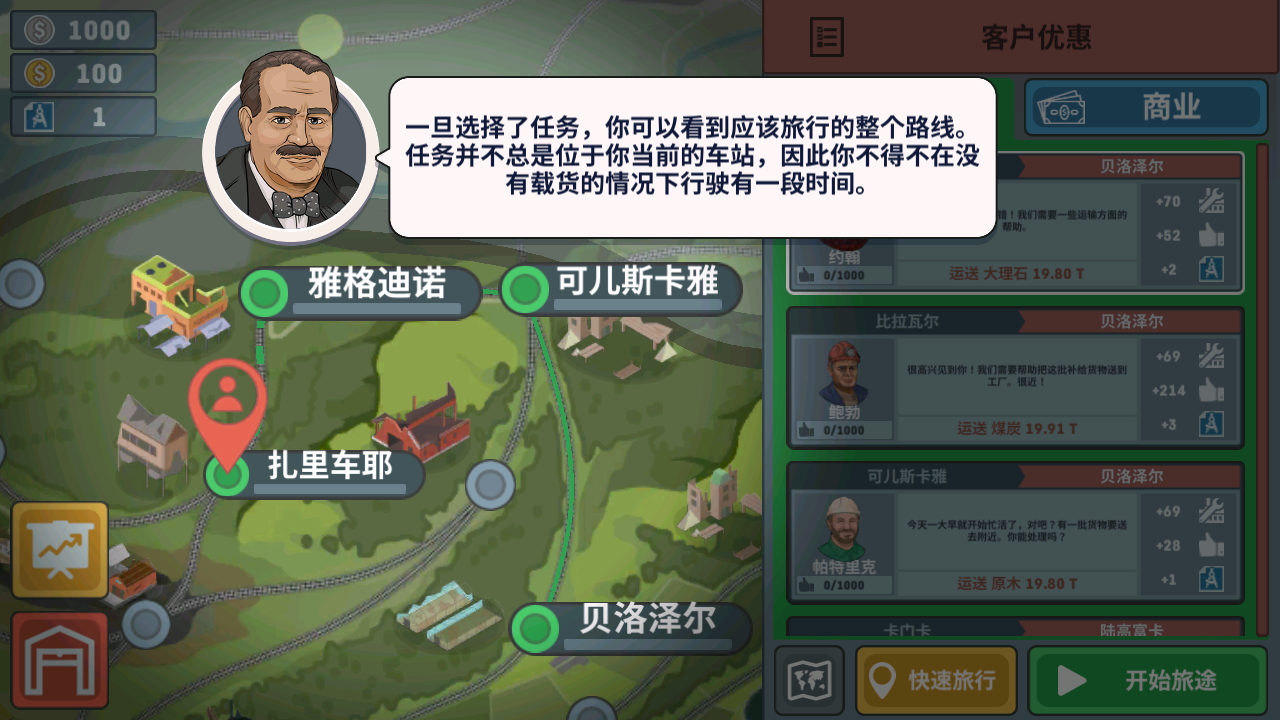Click the contract list icon next to 客户优惠
1280x720 pixels.
pyautogui.click(x=825, y=36)
